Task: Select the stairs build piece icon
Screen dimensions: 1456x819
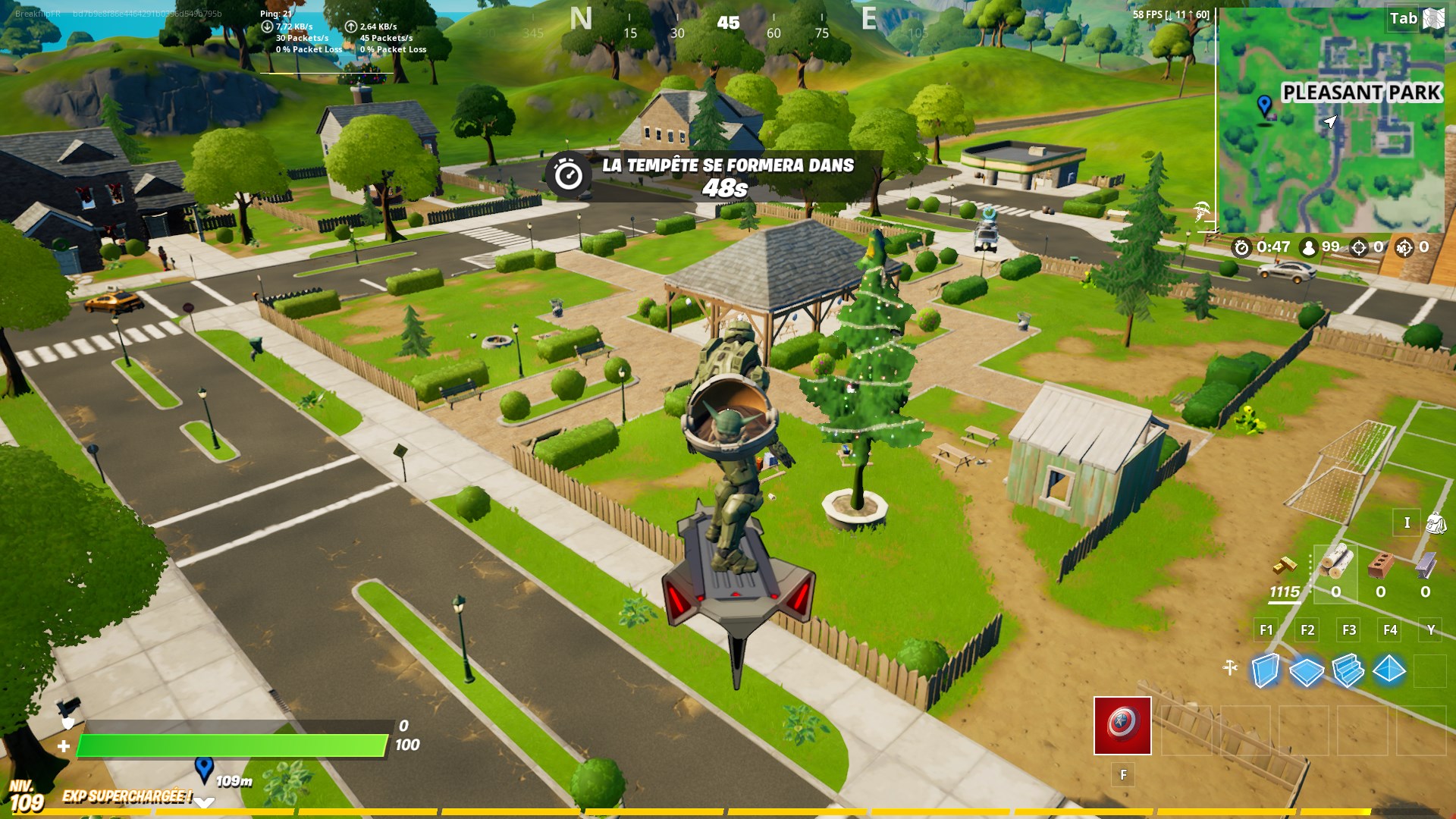Action: [1349, 670]
